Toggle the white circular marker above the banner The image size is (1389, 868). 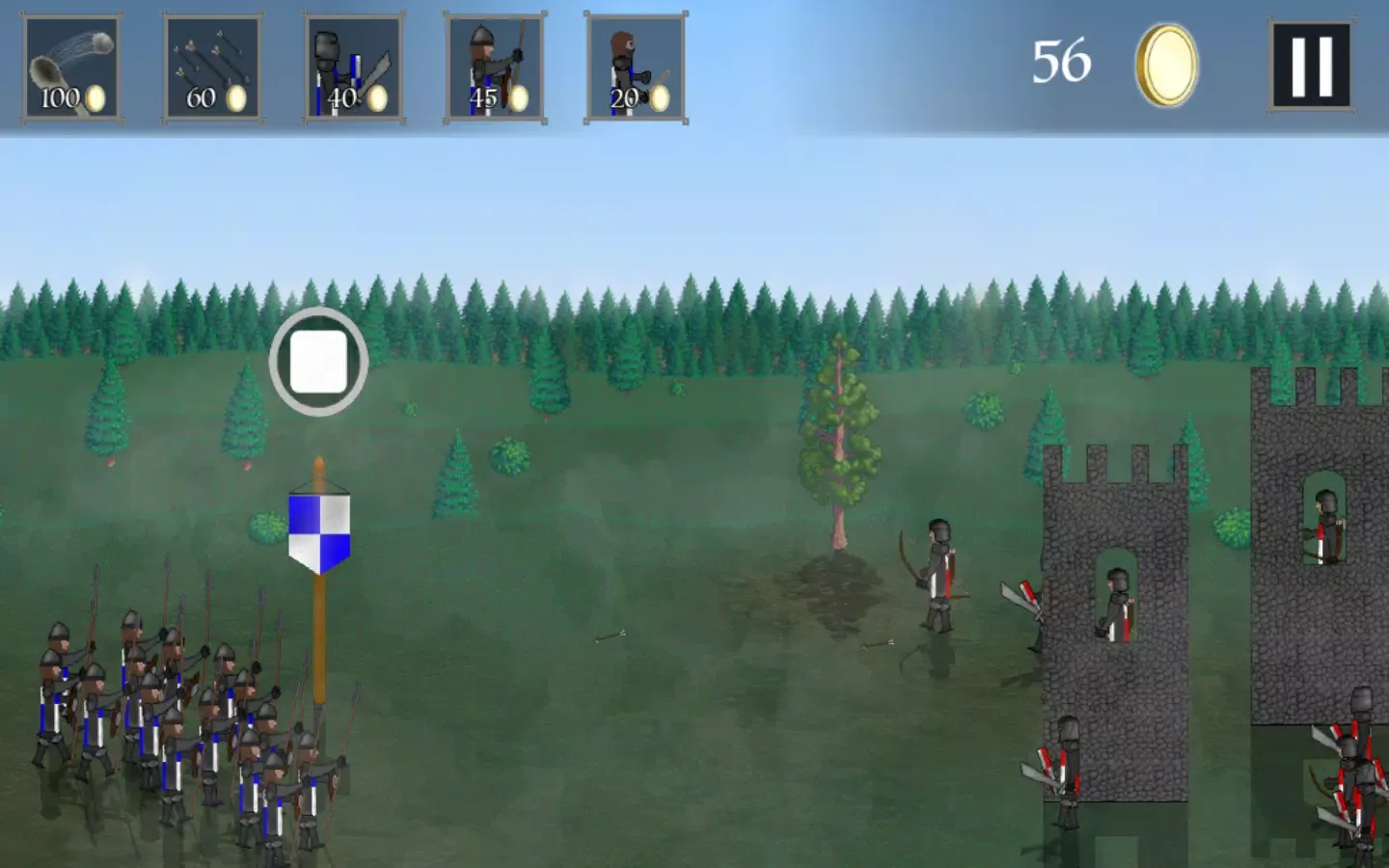pos(318,362)
